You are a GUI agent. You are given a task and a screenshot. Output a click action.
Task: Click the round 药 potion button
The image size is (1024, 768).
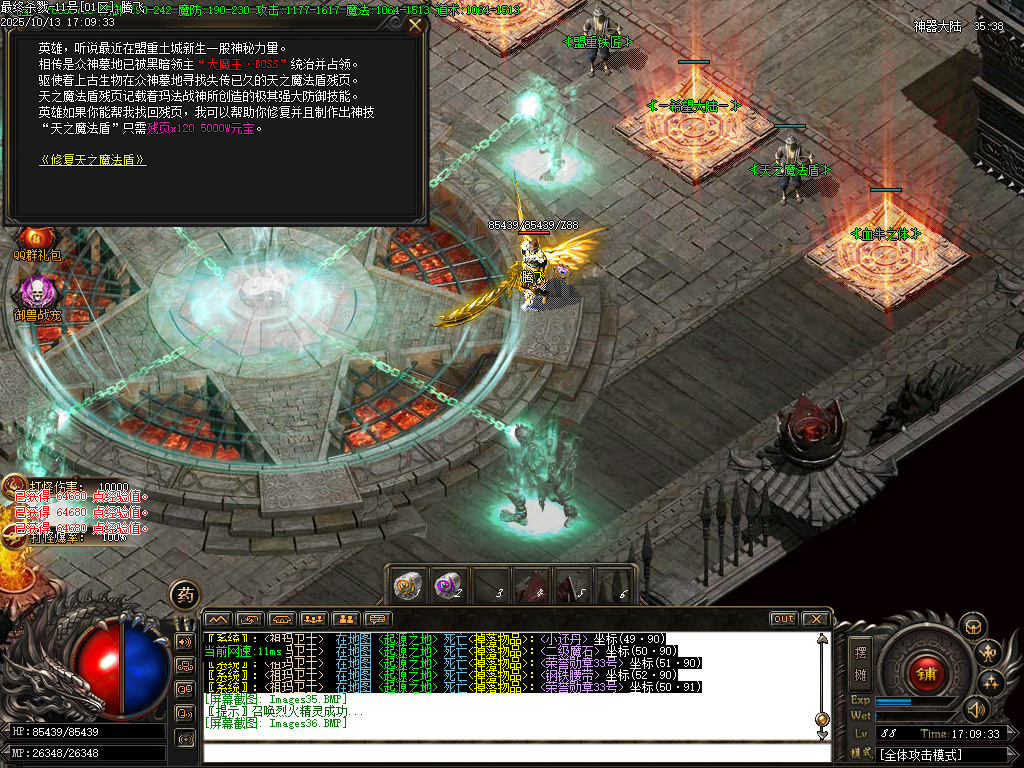coord(184,594)
